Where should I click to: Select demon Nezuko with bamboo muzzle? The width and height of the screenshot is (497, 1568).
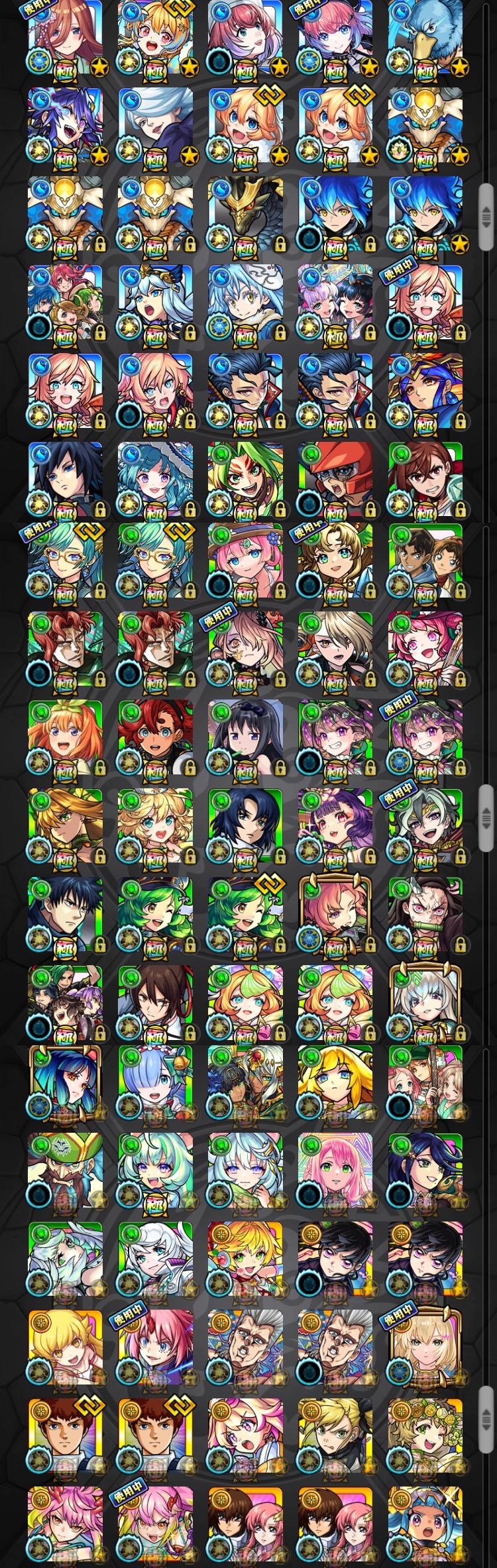pyautogui.click(x=425, y=915)
